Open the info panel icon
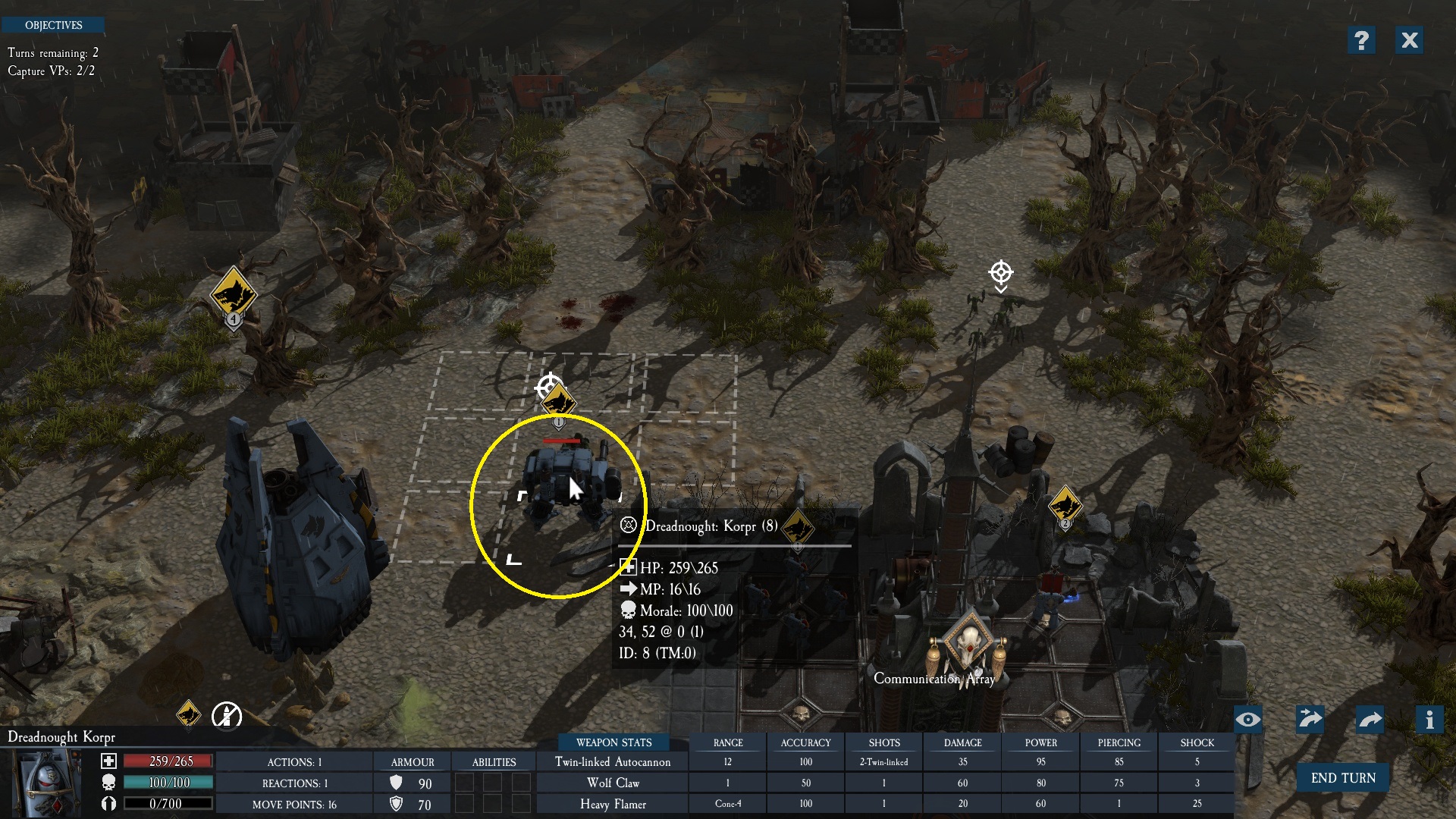The height and width of the screenshot is (819, 1456). 1429,720
